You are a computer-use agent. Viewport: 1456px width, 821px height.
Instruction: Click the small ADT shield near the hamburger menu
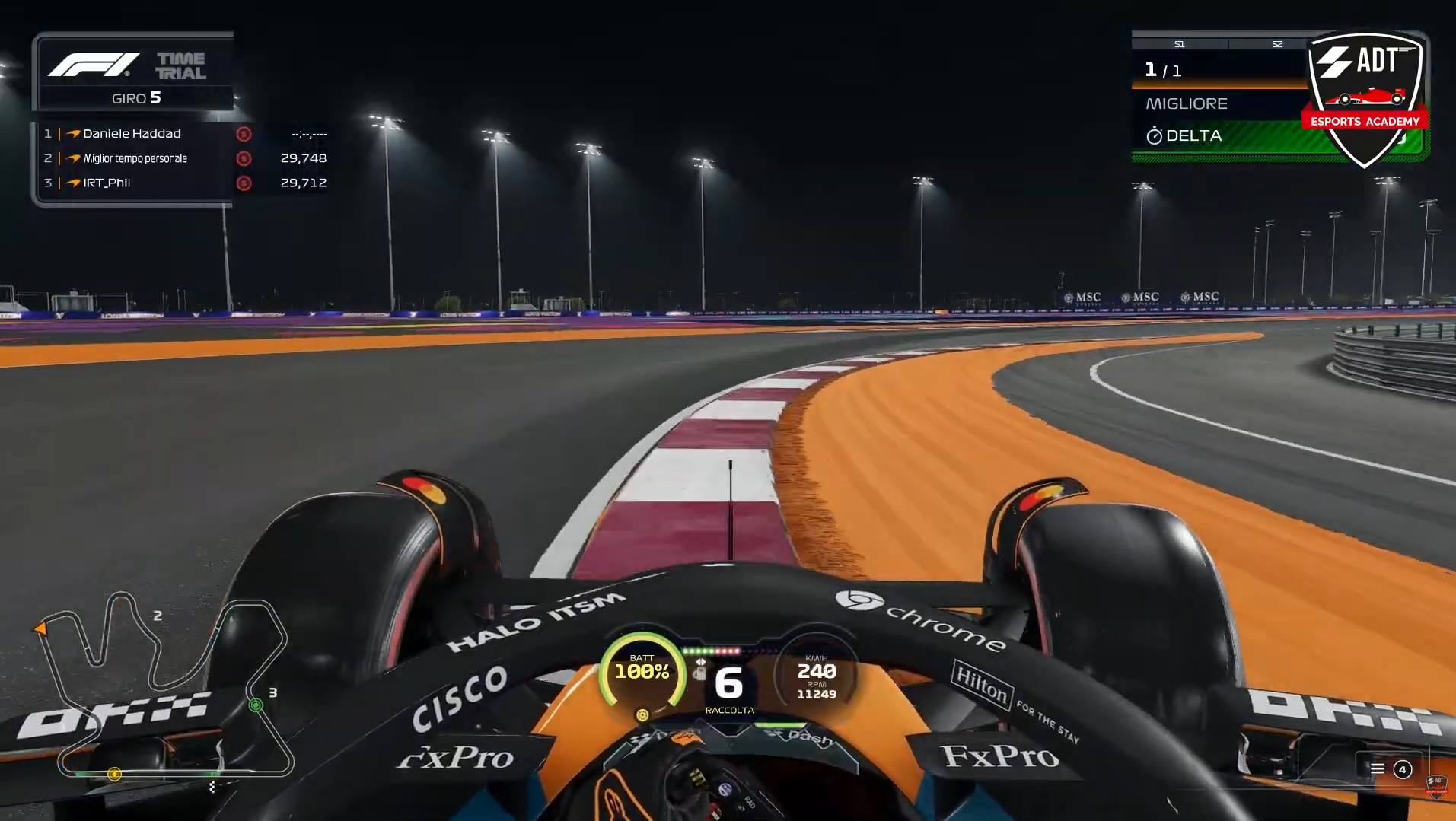click(x=1438, y=786)
